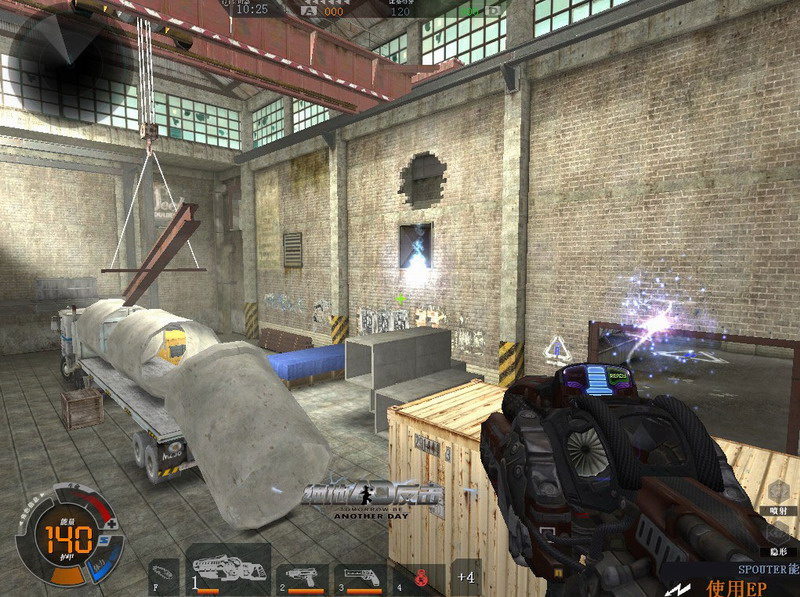Viewport: 800px width, 597px height.
Task: Switch to the pistol in slot 2
Action: (x=305, y=577)
